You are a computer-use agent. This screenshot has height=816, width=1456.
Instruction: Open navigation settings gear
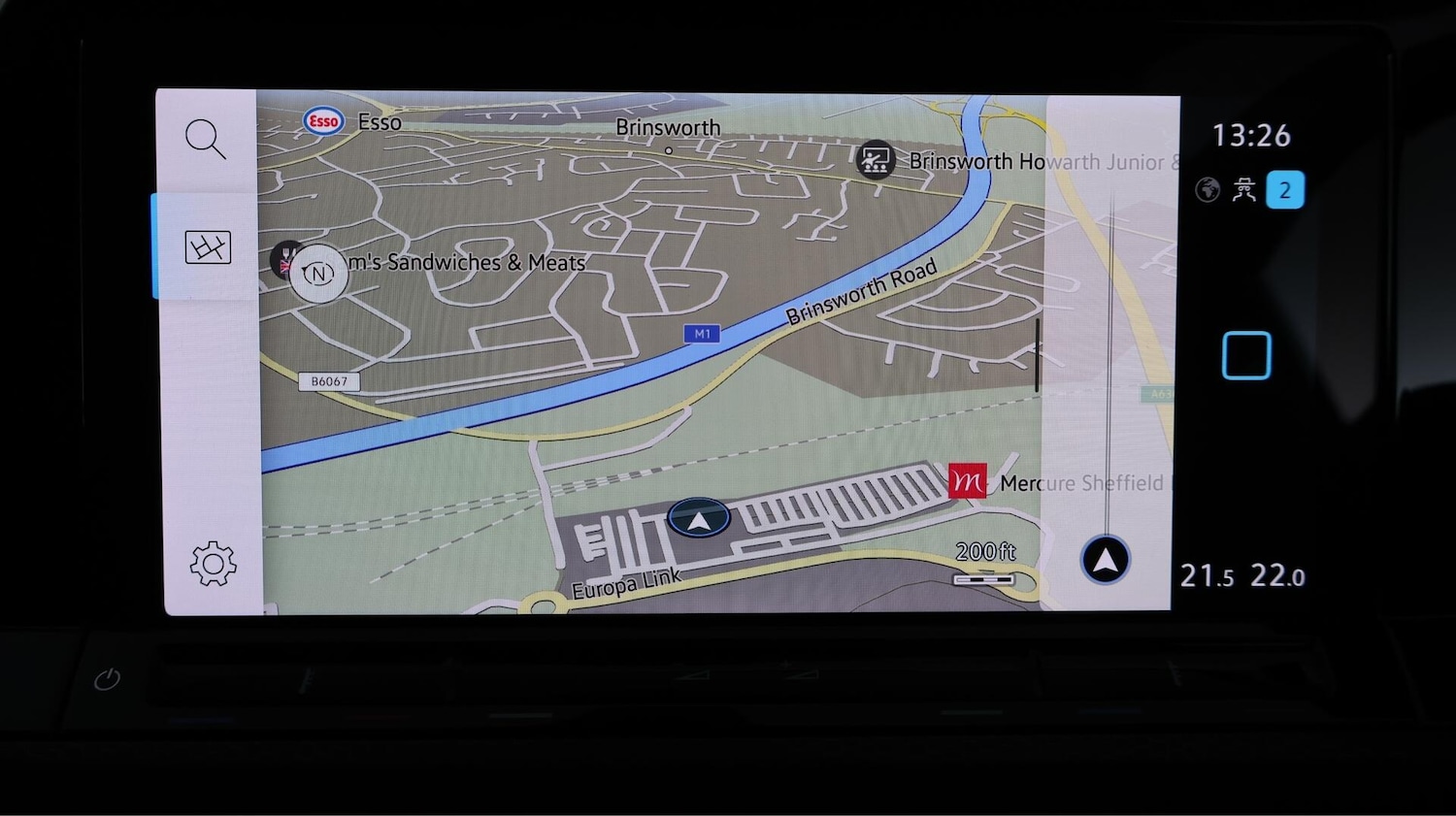pos(213,564)
